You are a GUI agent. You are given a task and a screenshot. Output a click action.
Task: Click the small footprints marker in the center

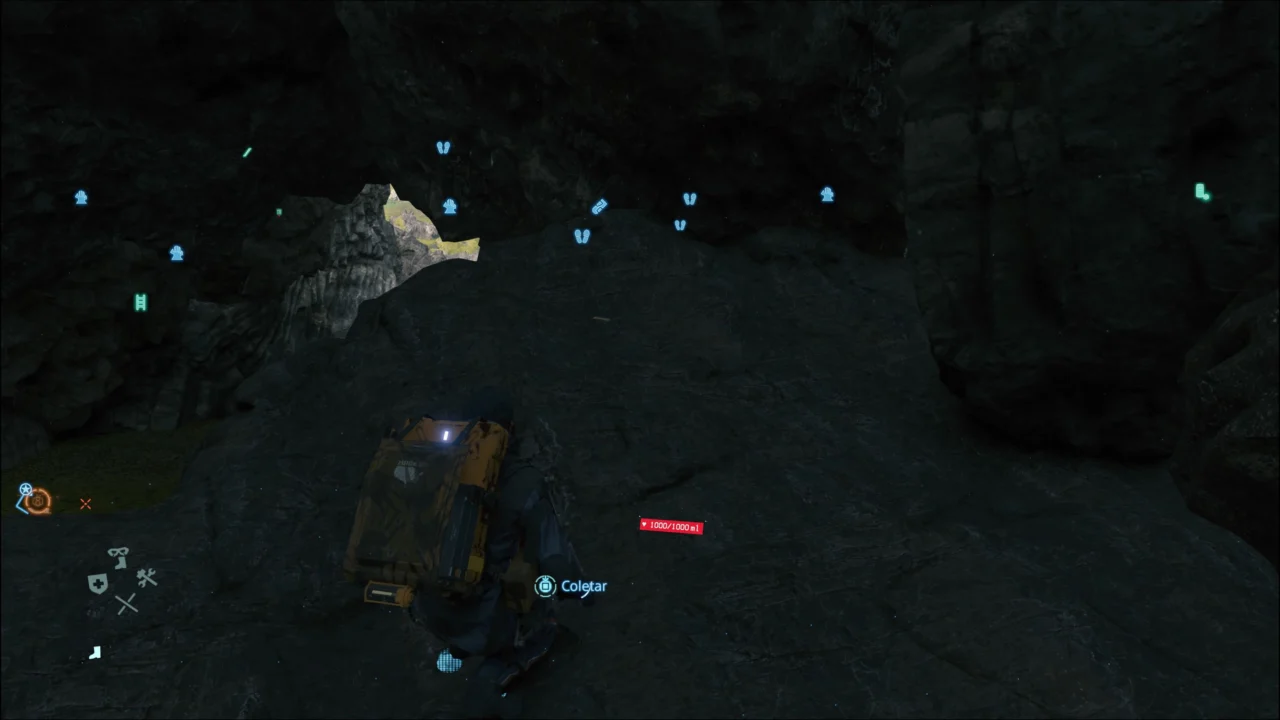point(580,235)
